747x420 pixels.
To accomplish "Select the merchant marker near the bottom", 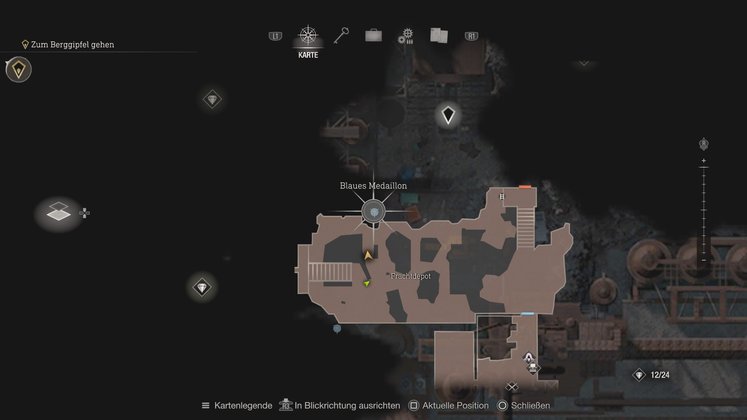I will pyautogui.click(x=528, y=360).
